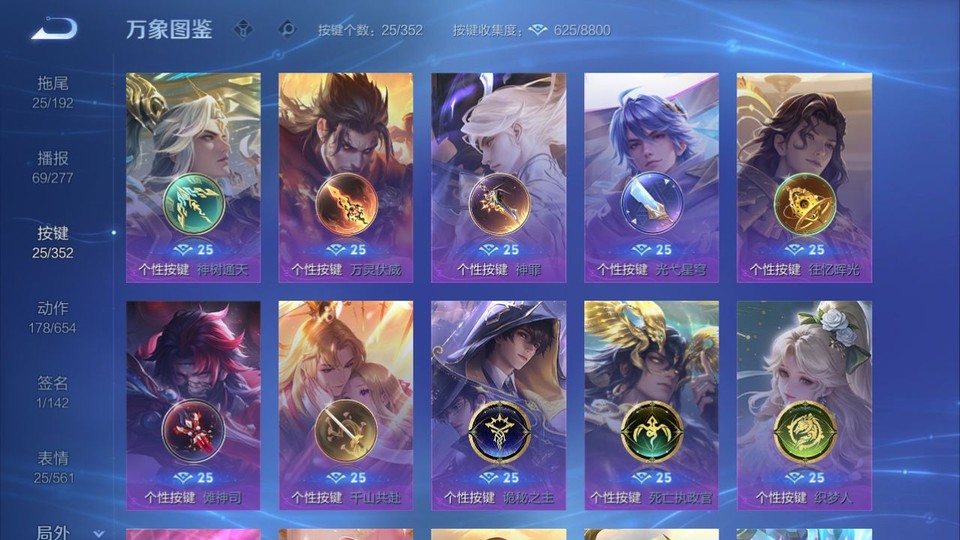This screenshot has height=540, width=960.
Task: Choose the 万灵伏威 button skin card
Action: tap(346, 177)
